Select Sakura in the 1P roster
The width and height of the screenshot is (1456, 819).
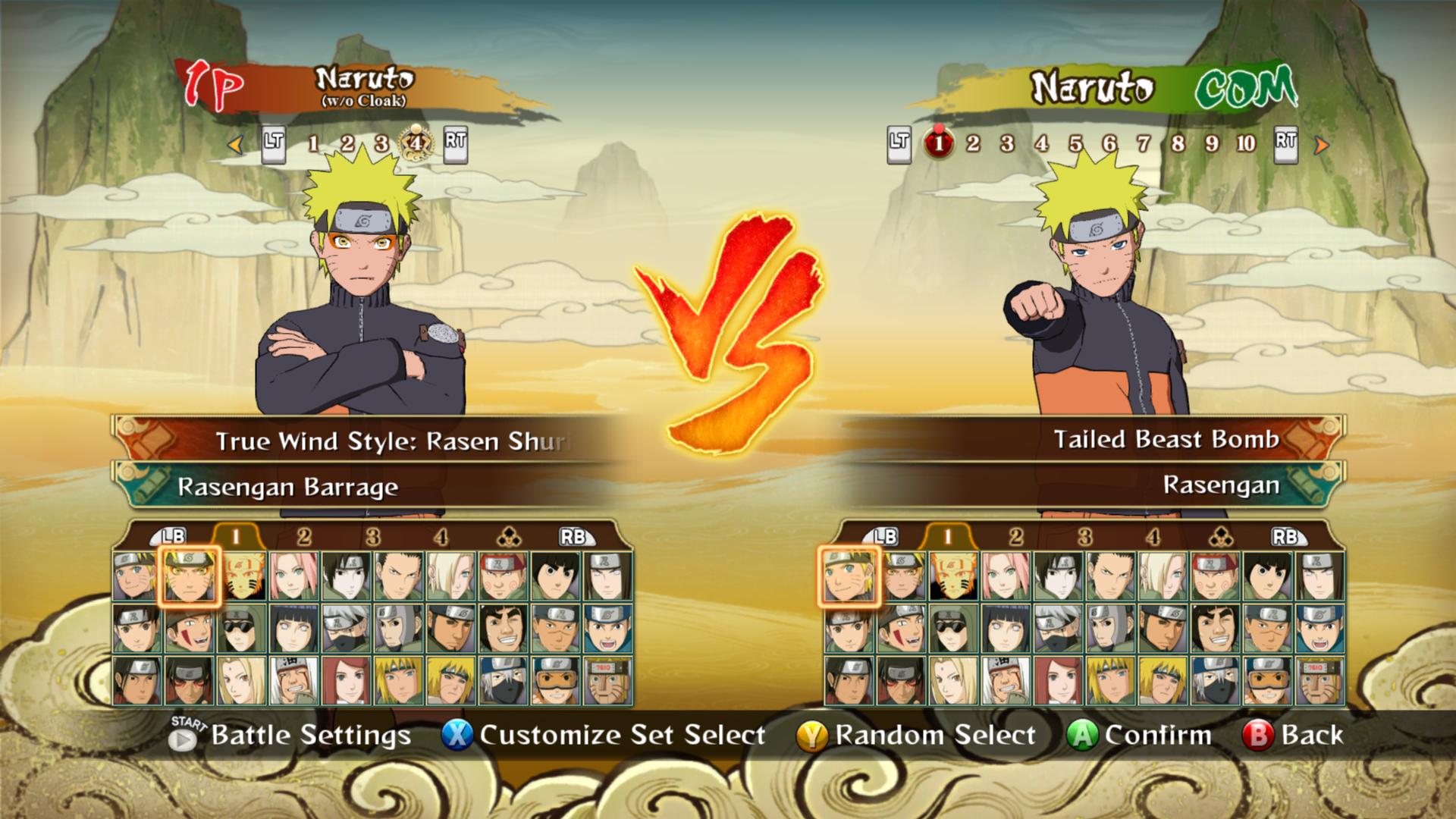click(293, 576)
